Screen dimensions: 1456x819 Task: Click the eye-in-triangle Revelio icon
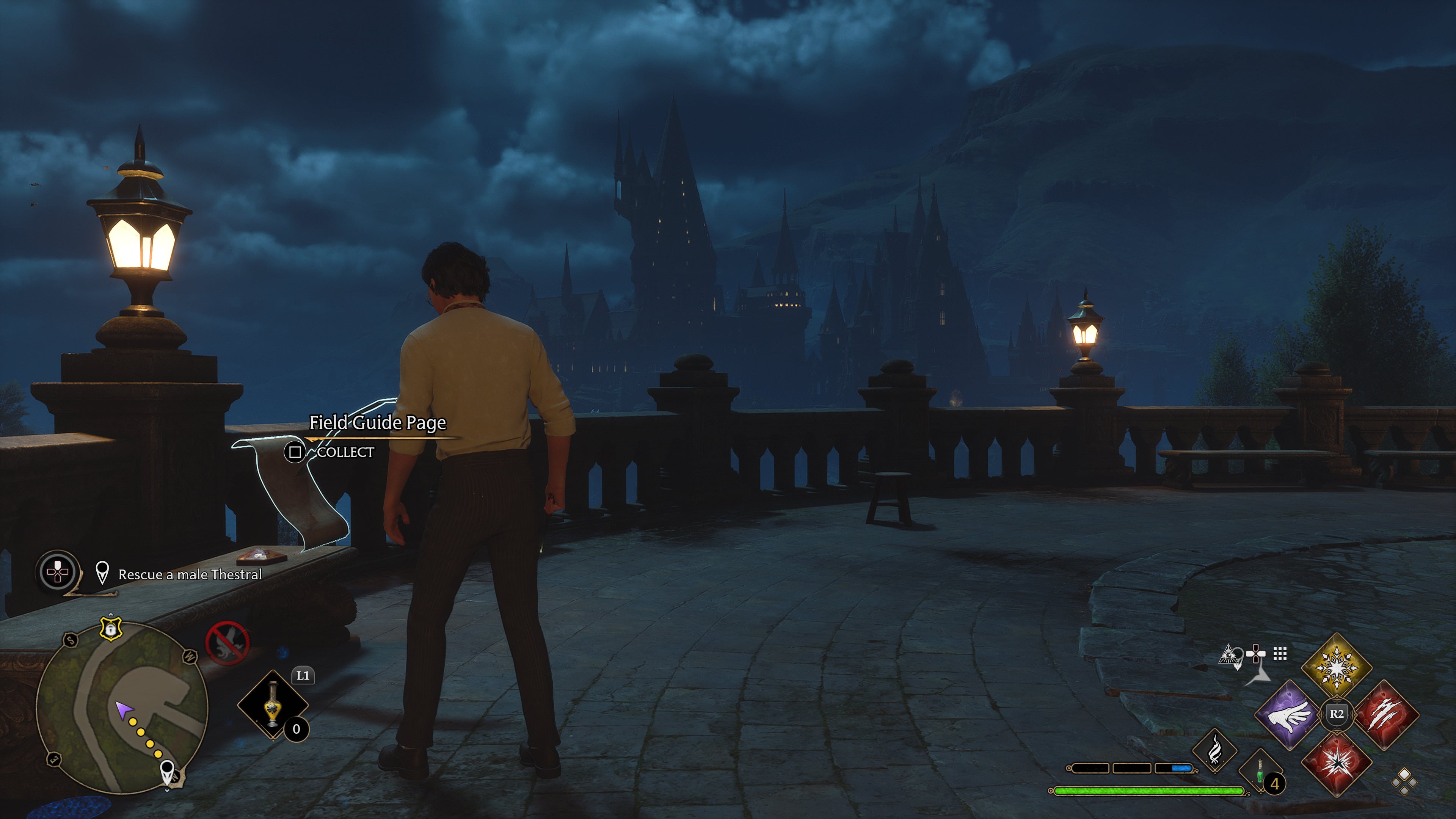coord(1229,656)
